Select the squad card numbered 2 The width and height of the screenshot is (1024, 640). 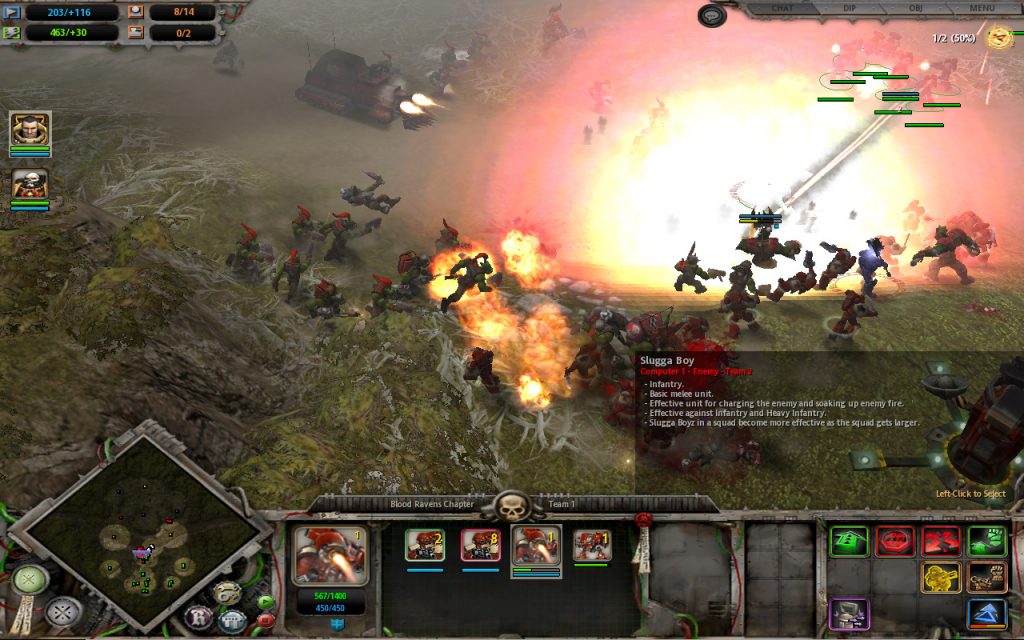tap(425, 545)
